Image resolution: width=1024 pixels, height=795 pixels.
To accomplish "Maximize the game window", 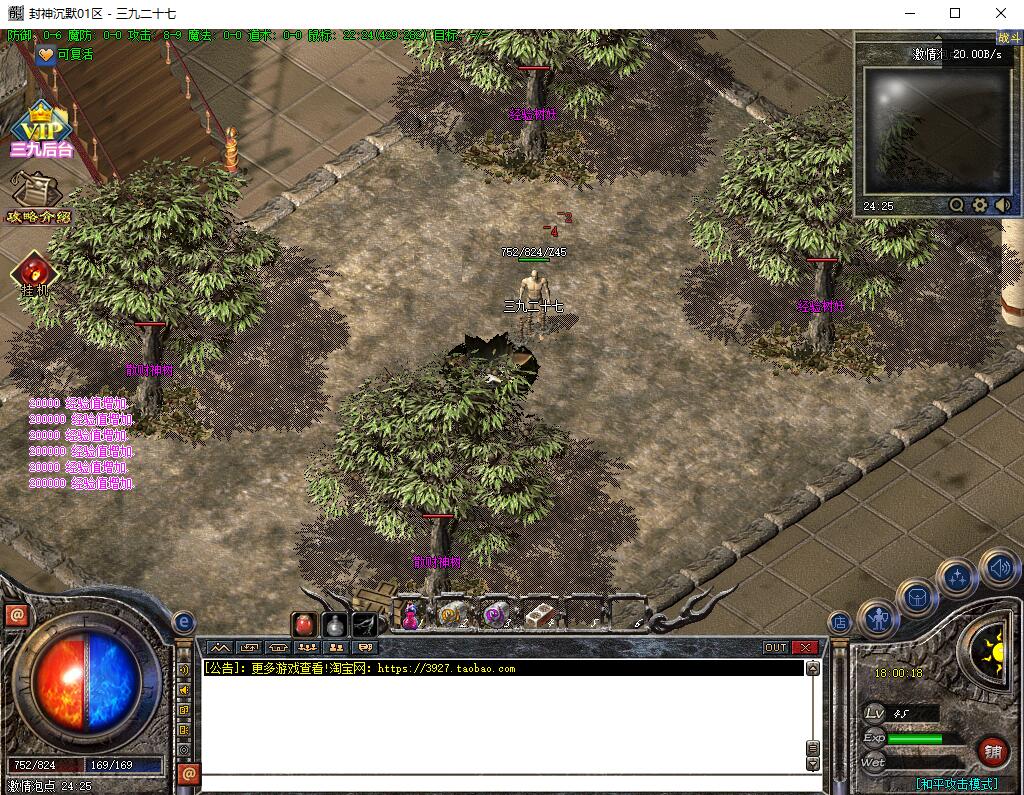I will pyautogui.click(x=954, y=13).
